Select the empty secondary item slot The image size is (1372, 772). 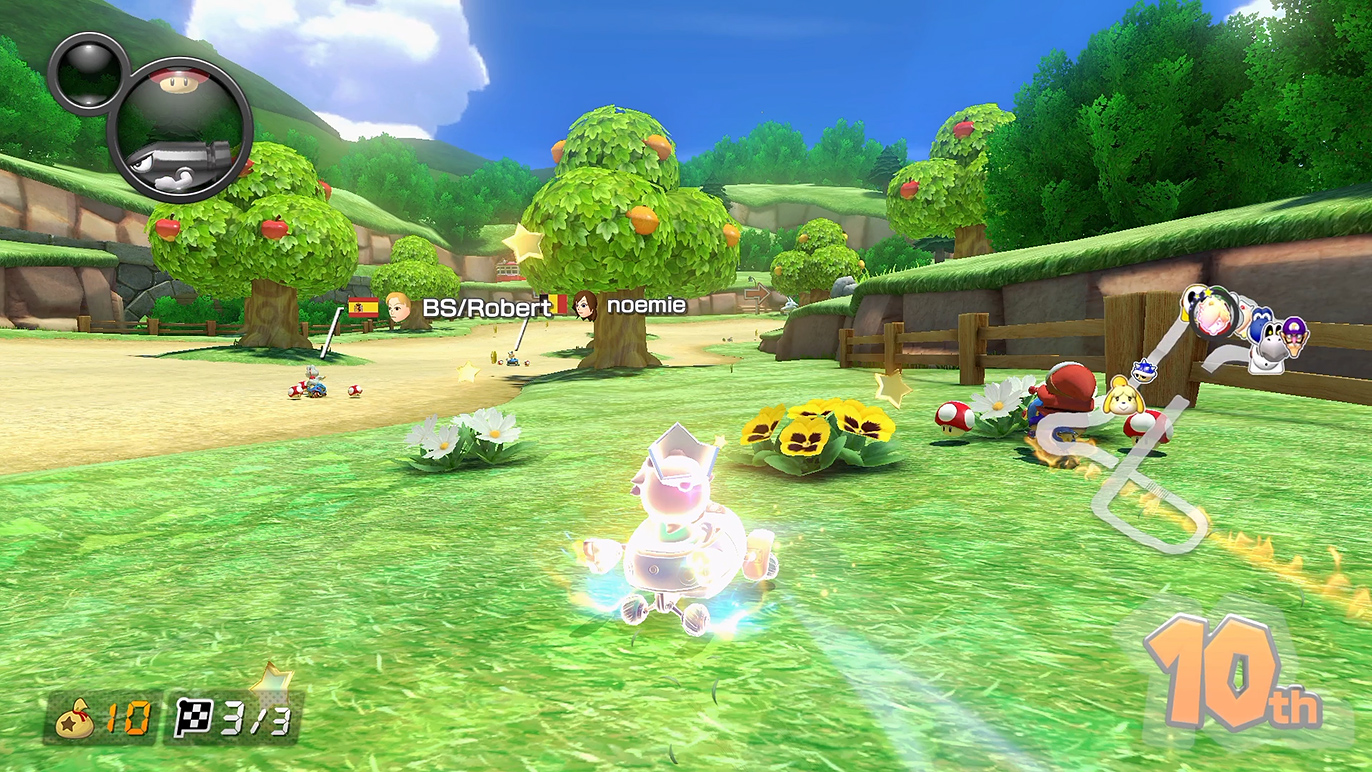tap(86, 72)
